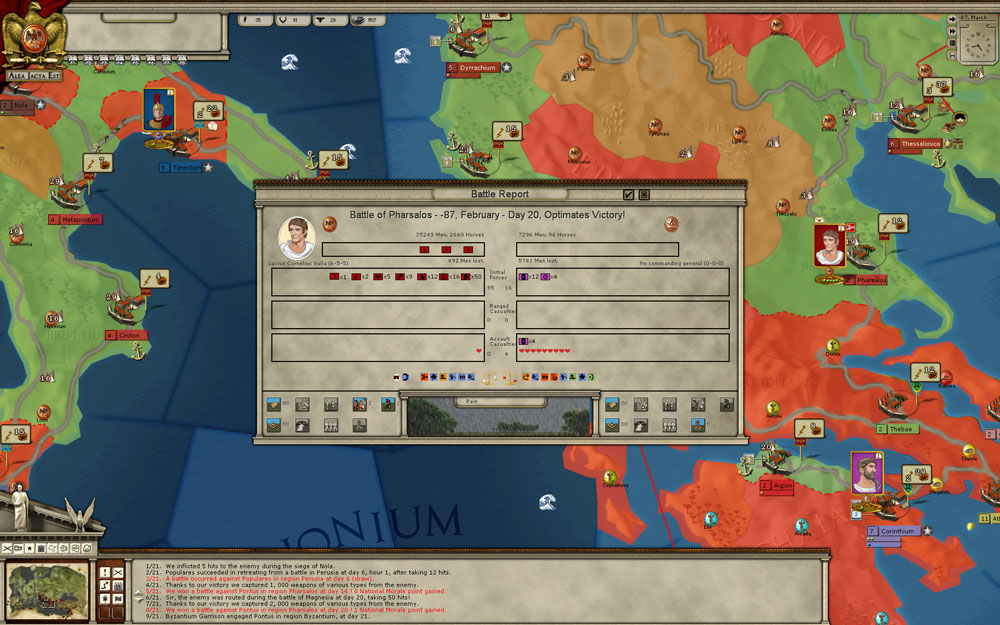Select the commander portrait near Corinthium
The height and width of the screenshot is (625, 1000).
[866, 472]
